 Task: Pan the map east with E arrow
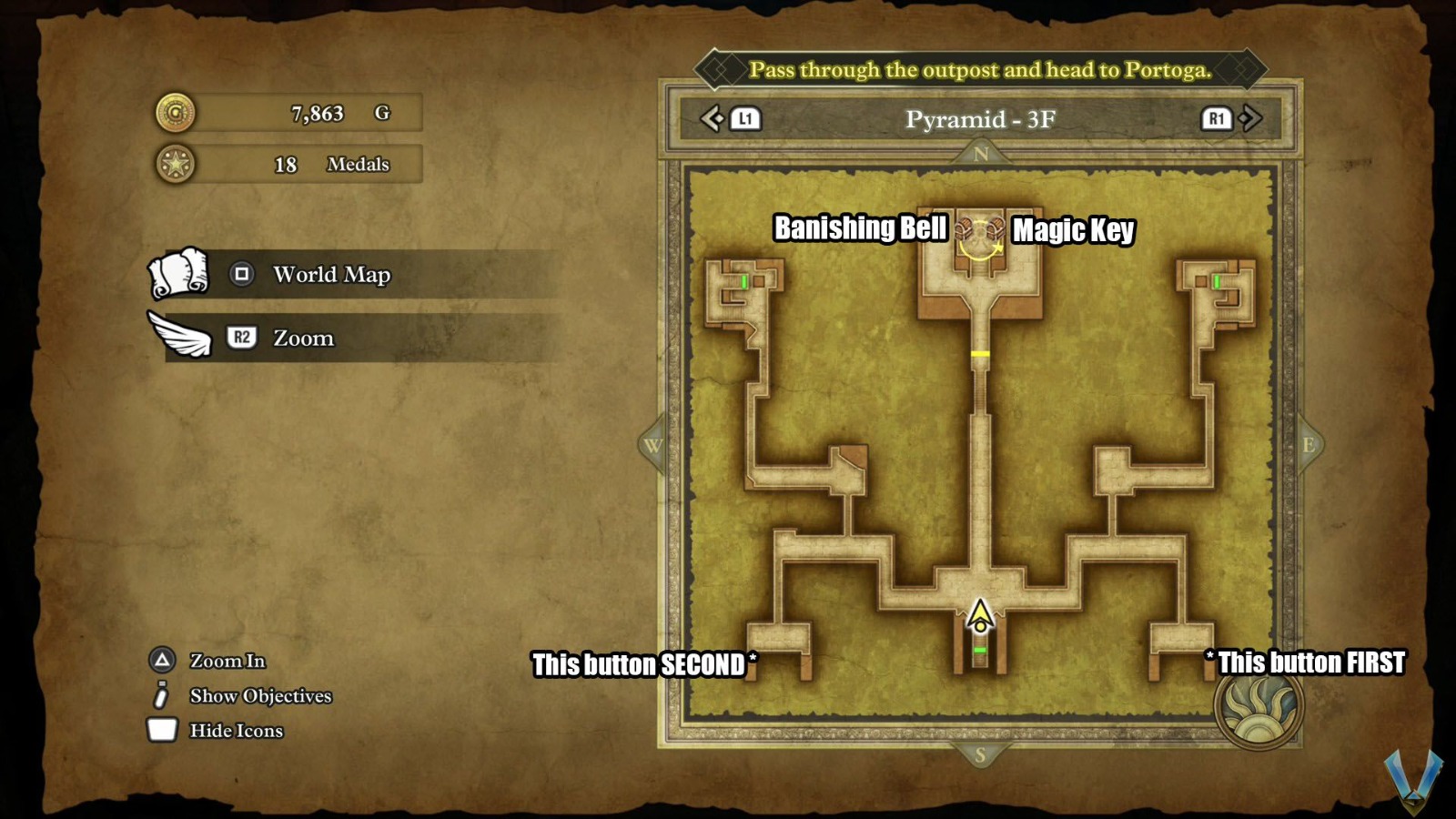pos(1309,445)
